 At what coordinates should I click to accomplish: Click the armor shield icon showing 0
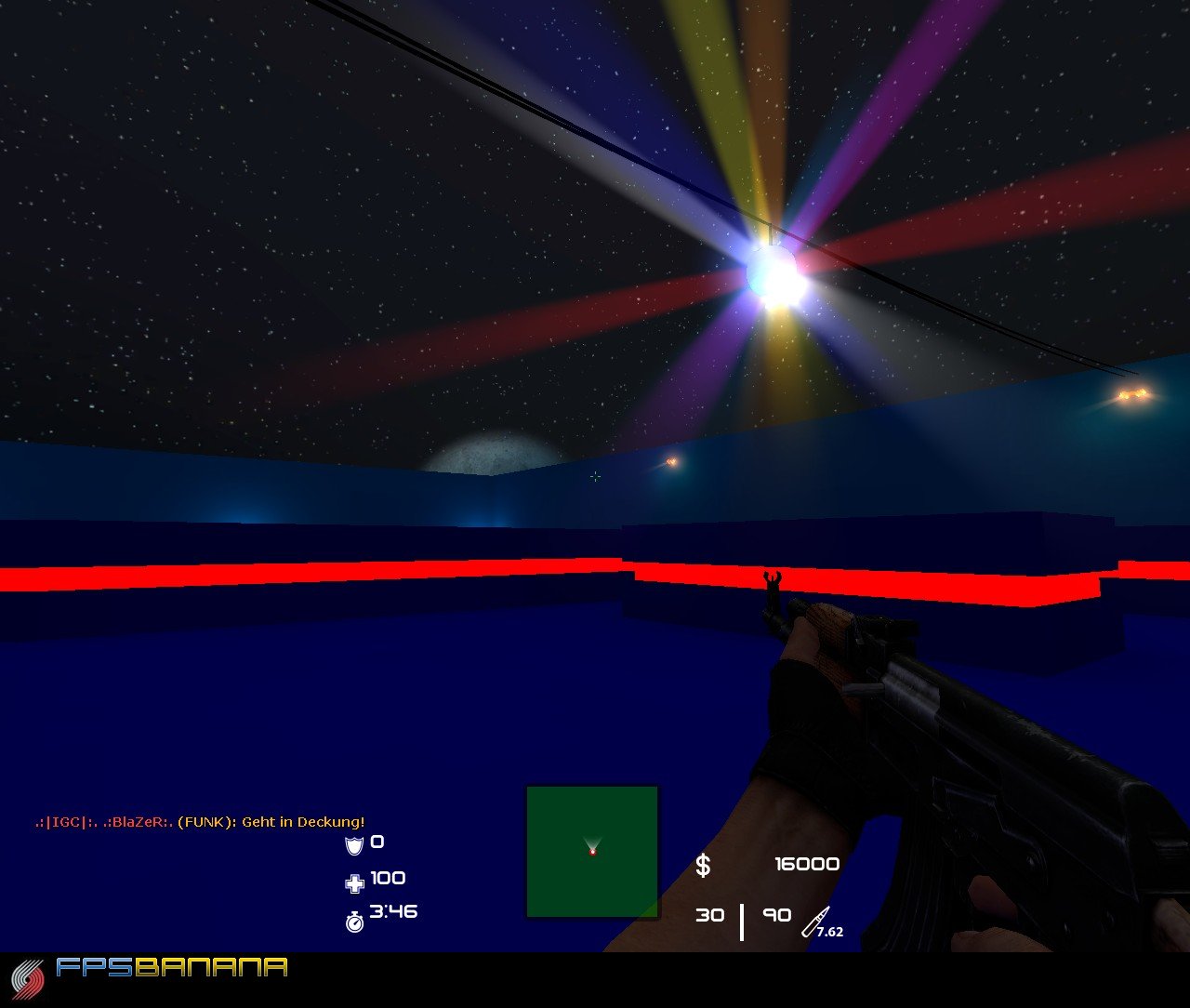click(x=353, y=844)
